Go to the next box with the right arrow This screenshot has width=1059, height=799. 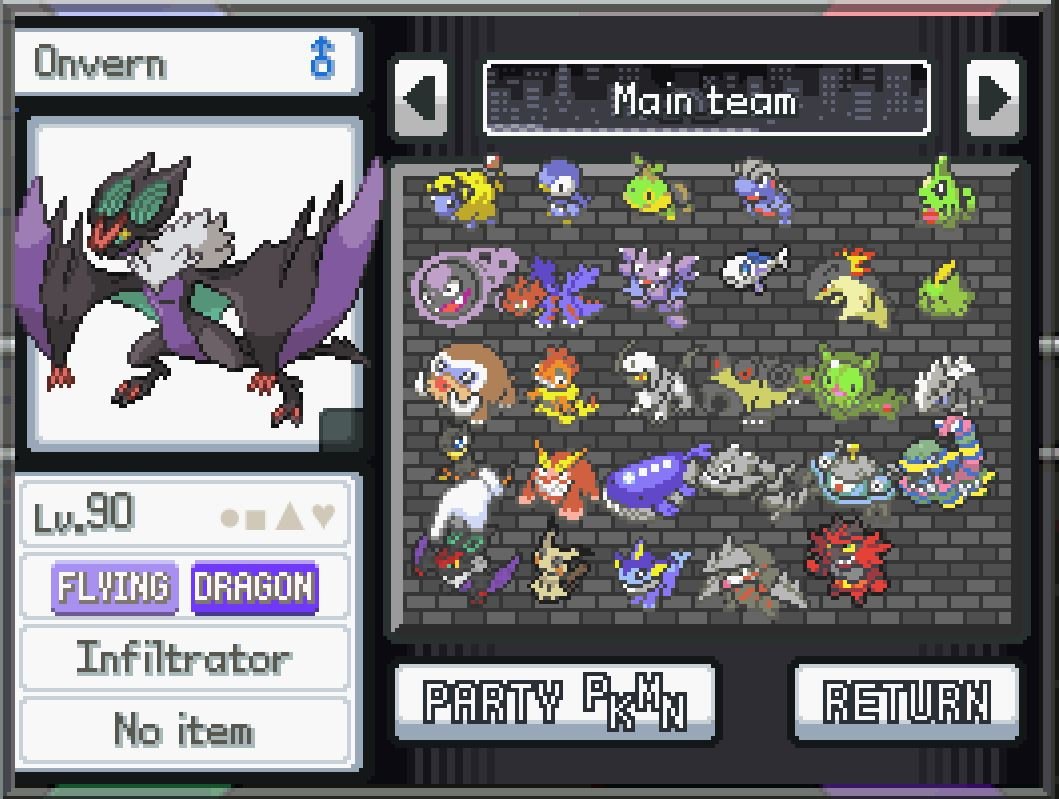[993, 98]
